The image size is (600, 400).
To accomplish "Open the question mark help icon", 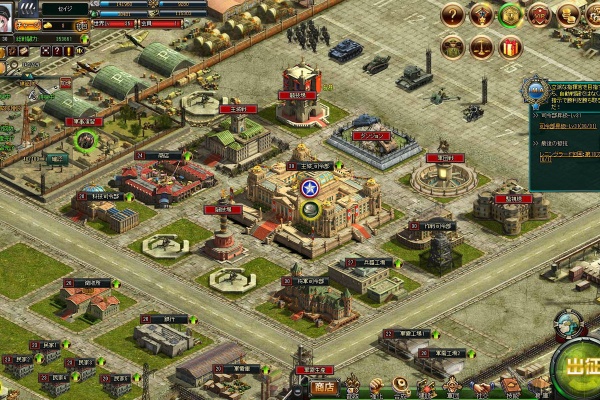I will (453, 15).
